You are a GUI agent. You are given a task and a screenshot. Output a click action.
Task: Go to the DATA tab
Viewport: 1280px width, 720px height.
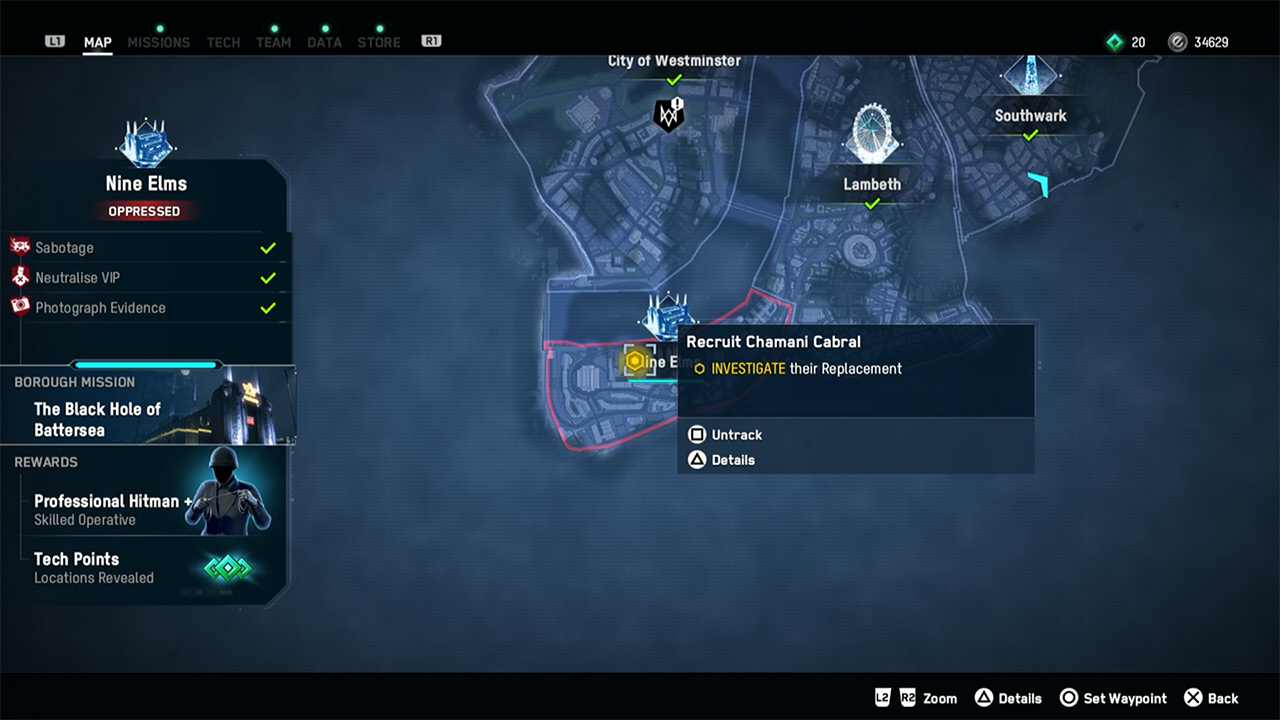[x=324, y=42]
